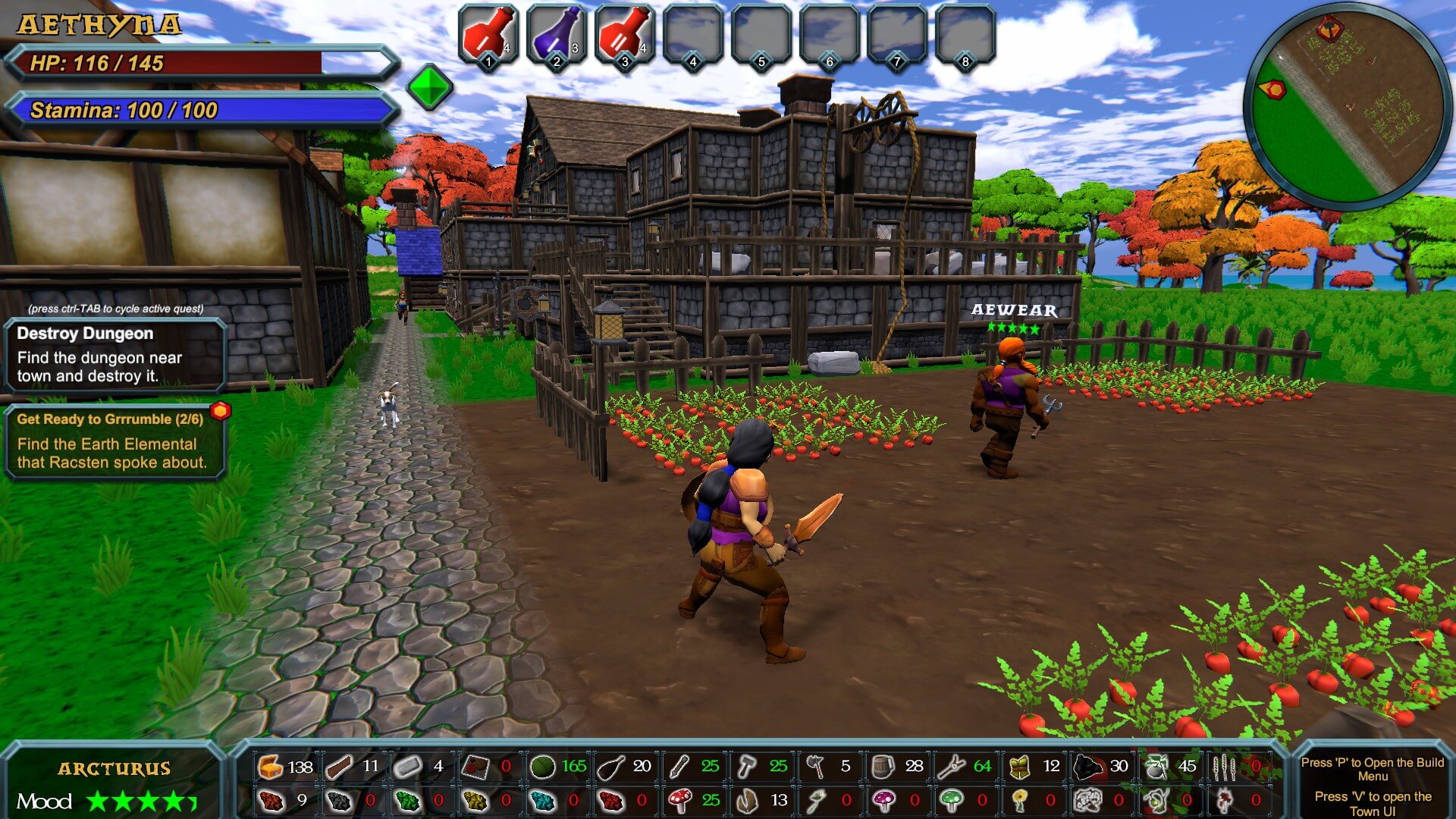Select the wooden barrel resource icon
Image resolution: width=1456 pixels, height=819 pixels.
coord(883,767)
